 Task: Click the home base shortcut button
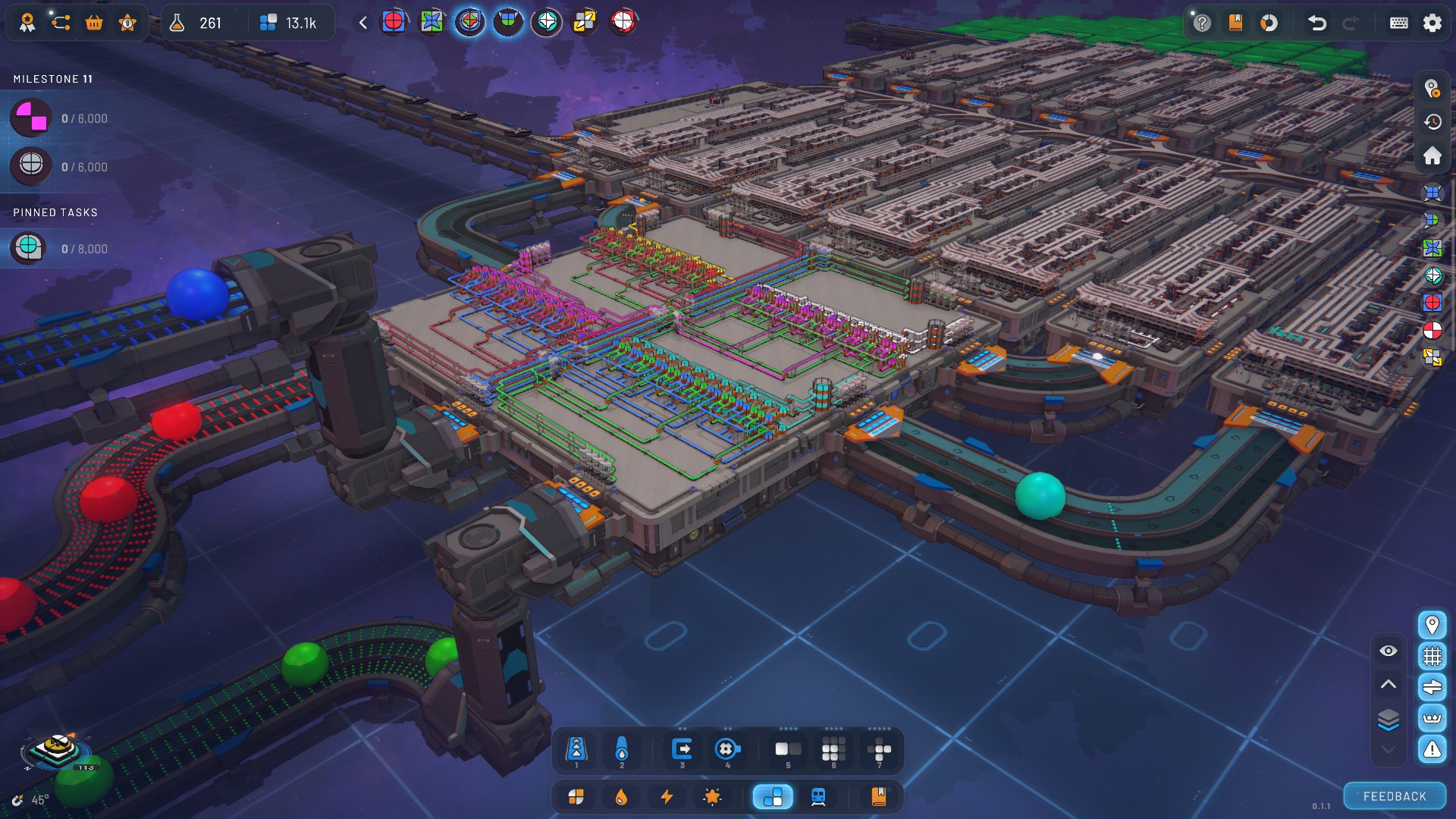pyautogui.click(x=1432, y=155)
